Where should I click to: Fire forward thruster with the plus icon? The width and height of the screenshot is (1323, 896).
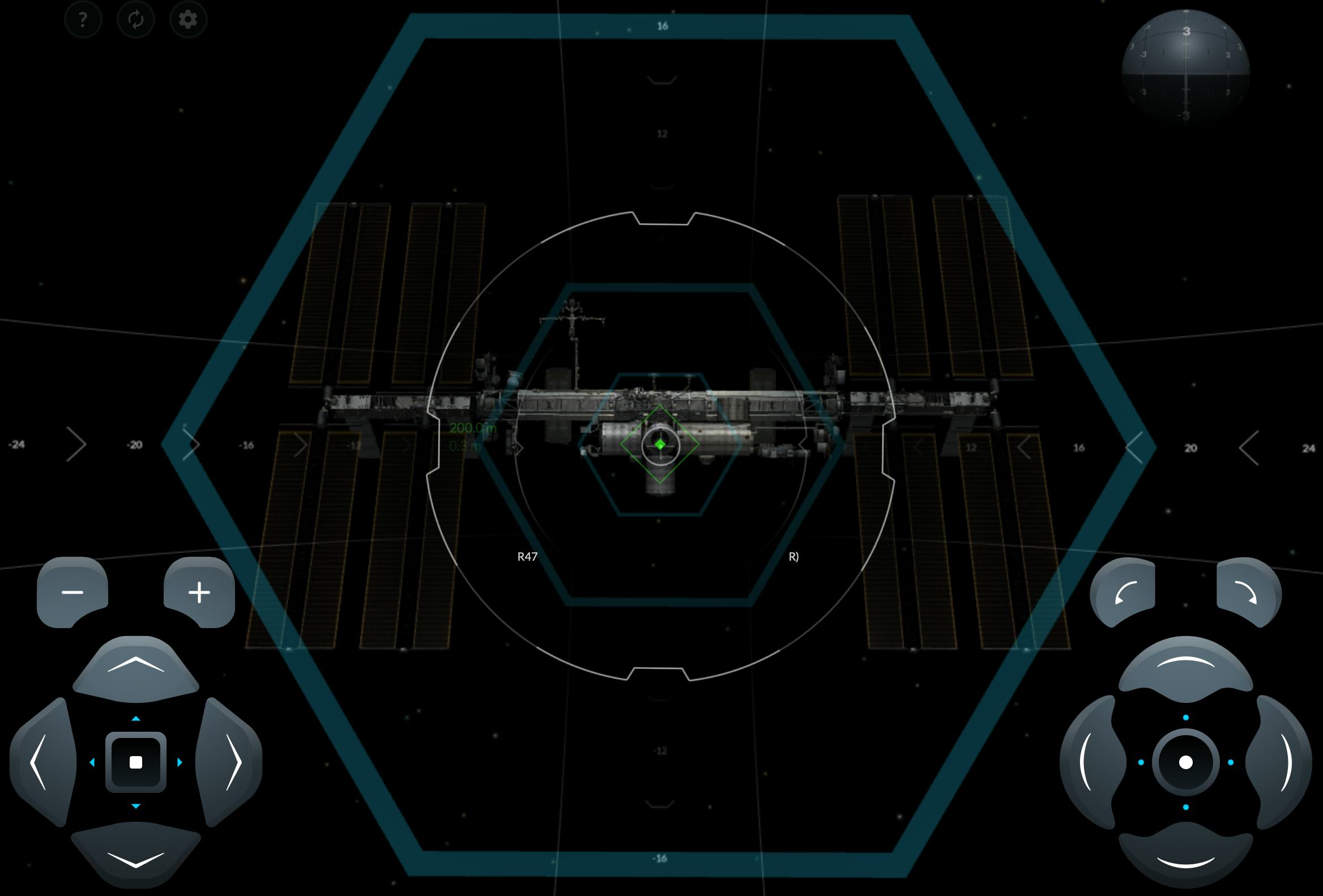click(200, 592)
